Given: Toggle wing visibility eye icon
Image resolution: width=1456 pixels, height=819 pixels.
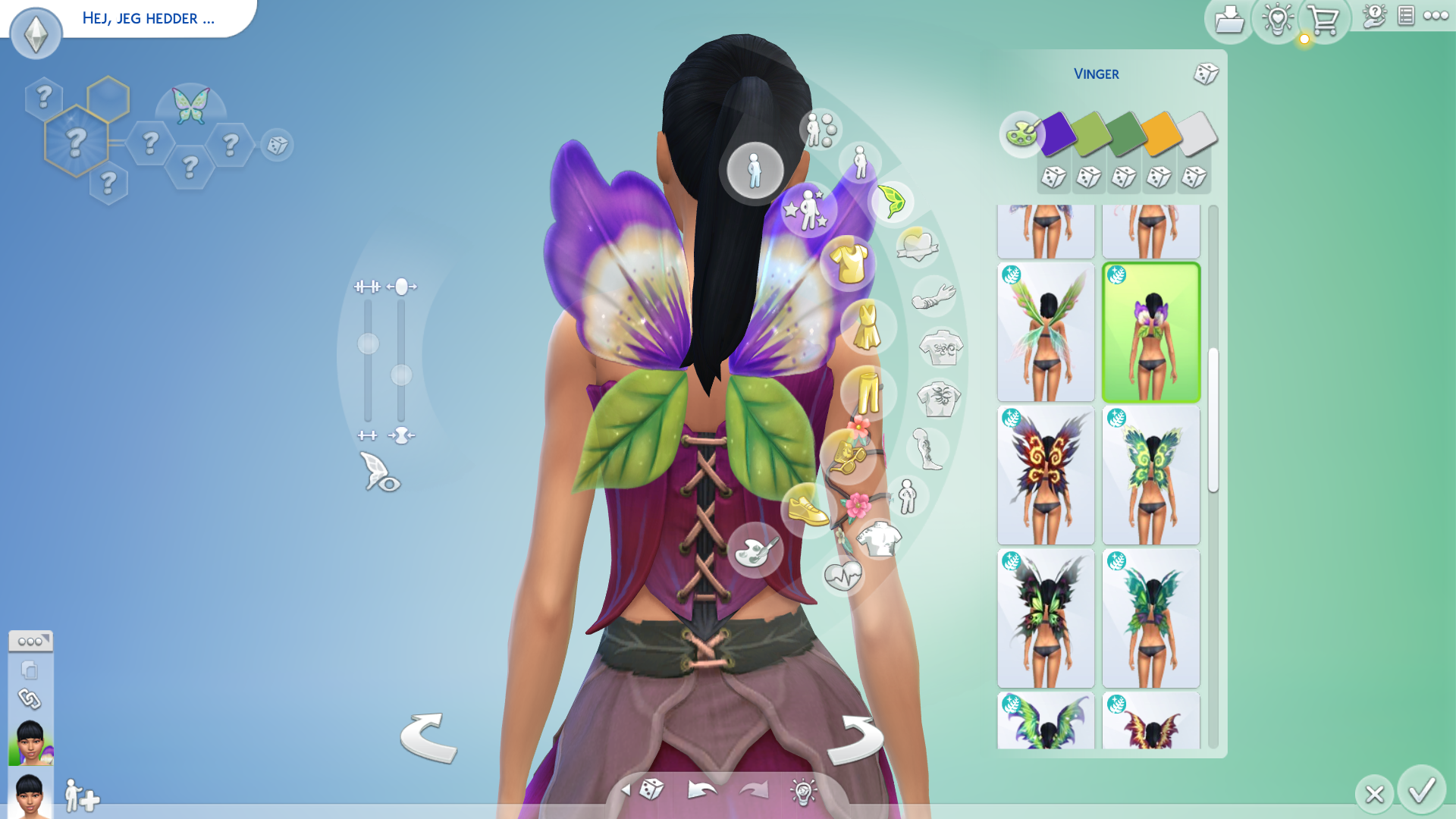Looking at the screenshot, I should pyautogui.click(x=380, y=472).
